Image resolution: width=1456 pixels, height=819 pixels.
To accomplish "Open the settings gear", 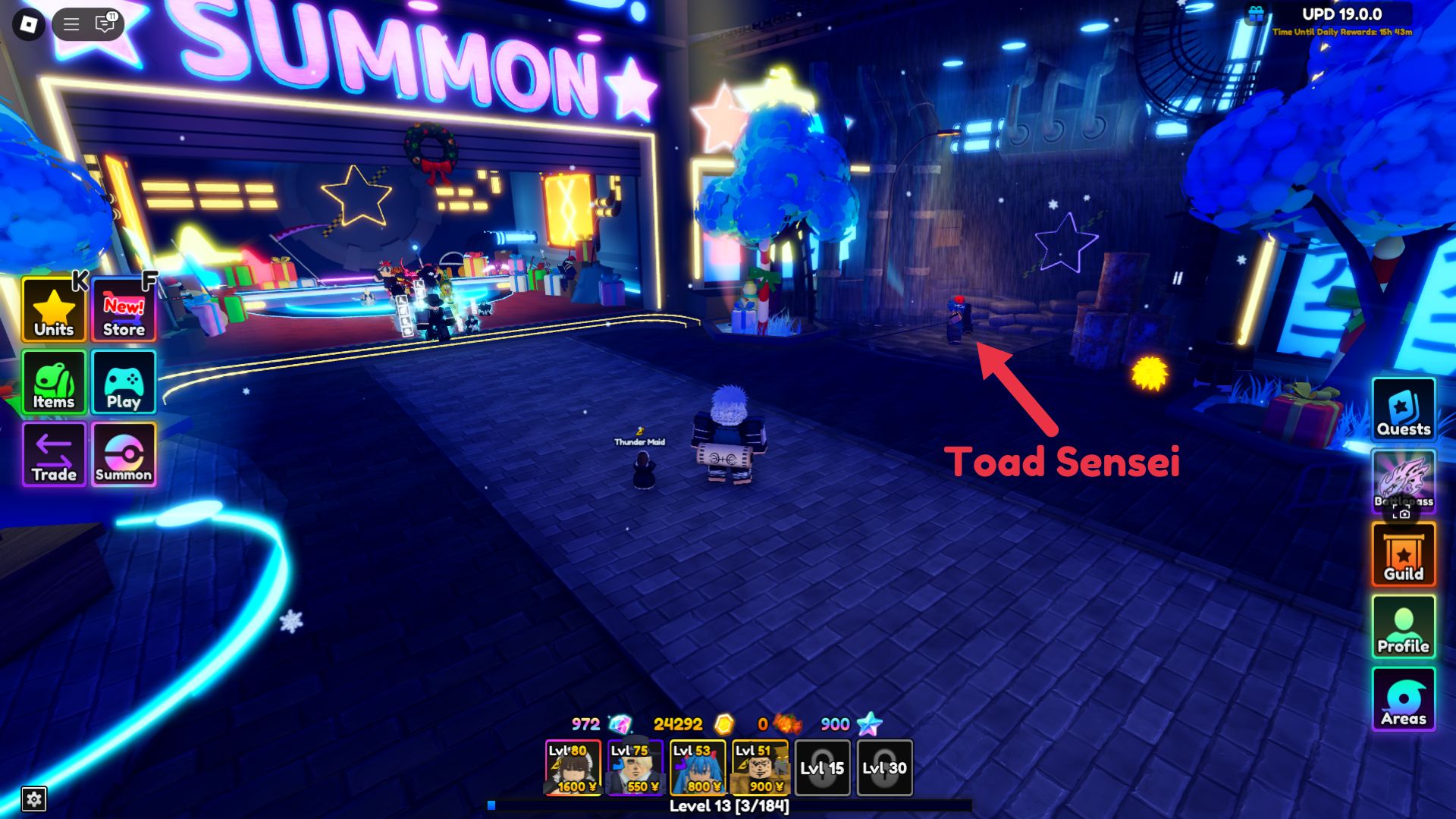I will (x=36, y=797).
